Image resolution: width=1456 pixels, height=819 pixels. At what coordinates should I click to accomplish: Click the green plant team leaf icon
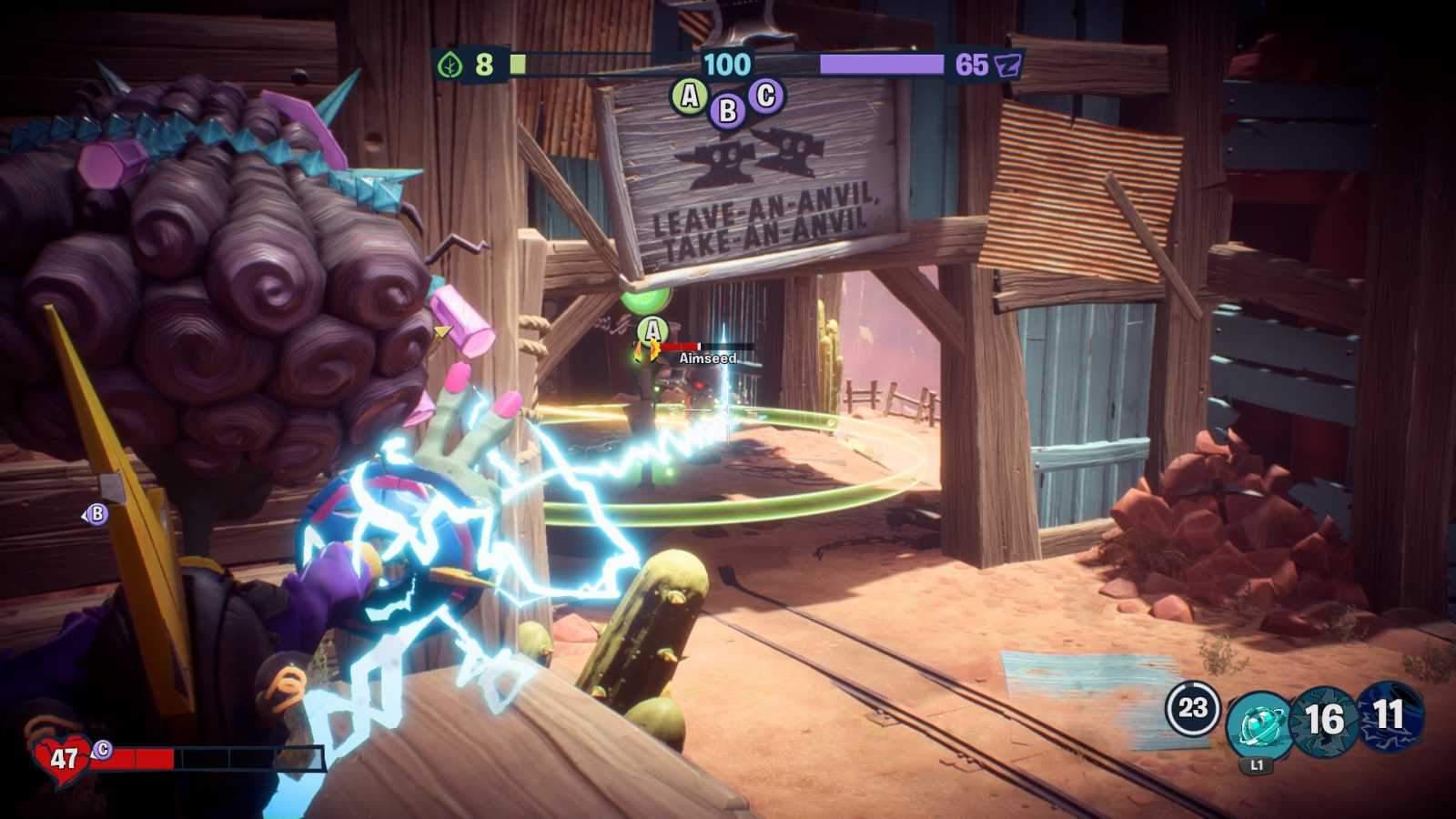(450, 65)
